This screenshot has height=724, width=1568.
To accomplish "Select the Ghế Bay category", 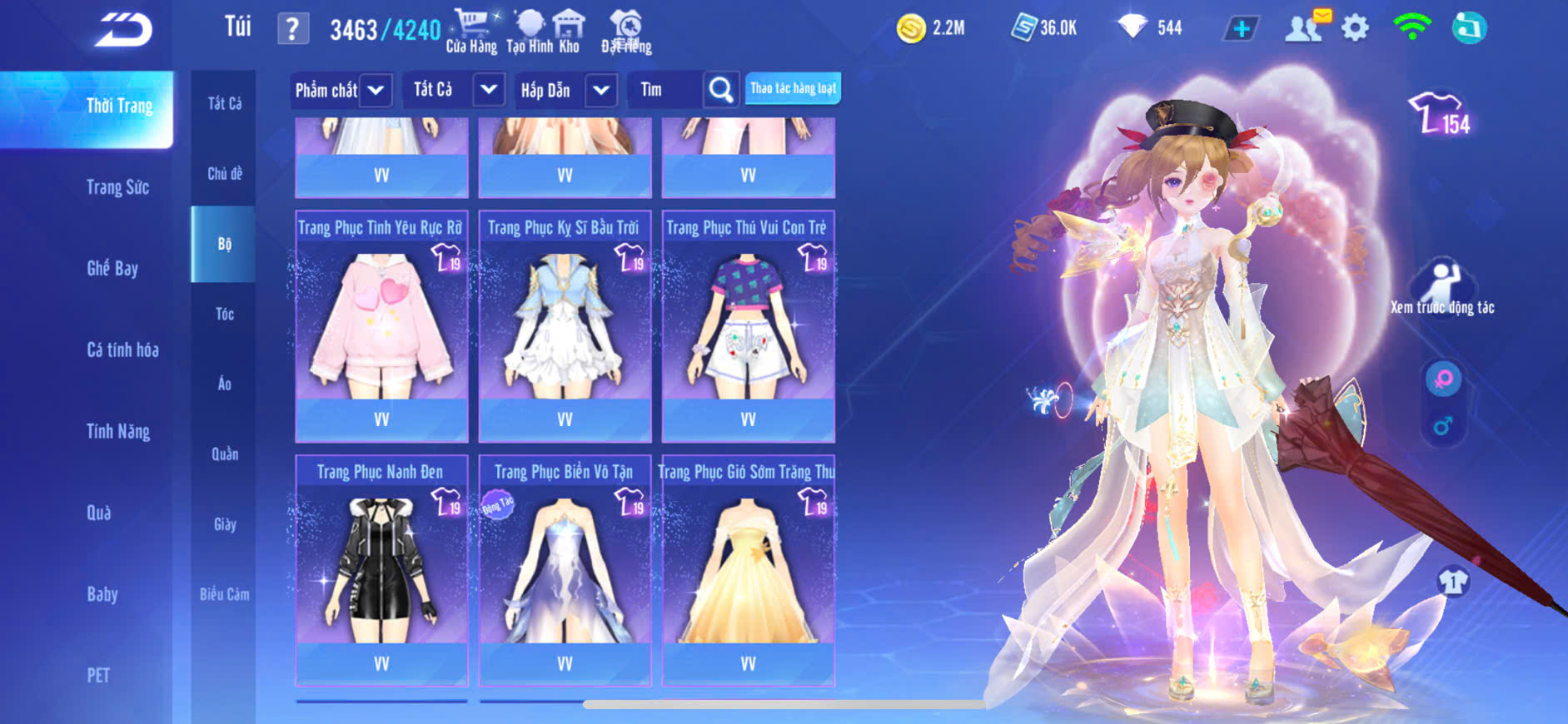I will 112,268.
